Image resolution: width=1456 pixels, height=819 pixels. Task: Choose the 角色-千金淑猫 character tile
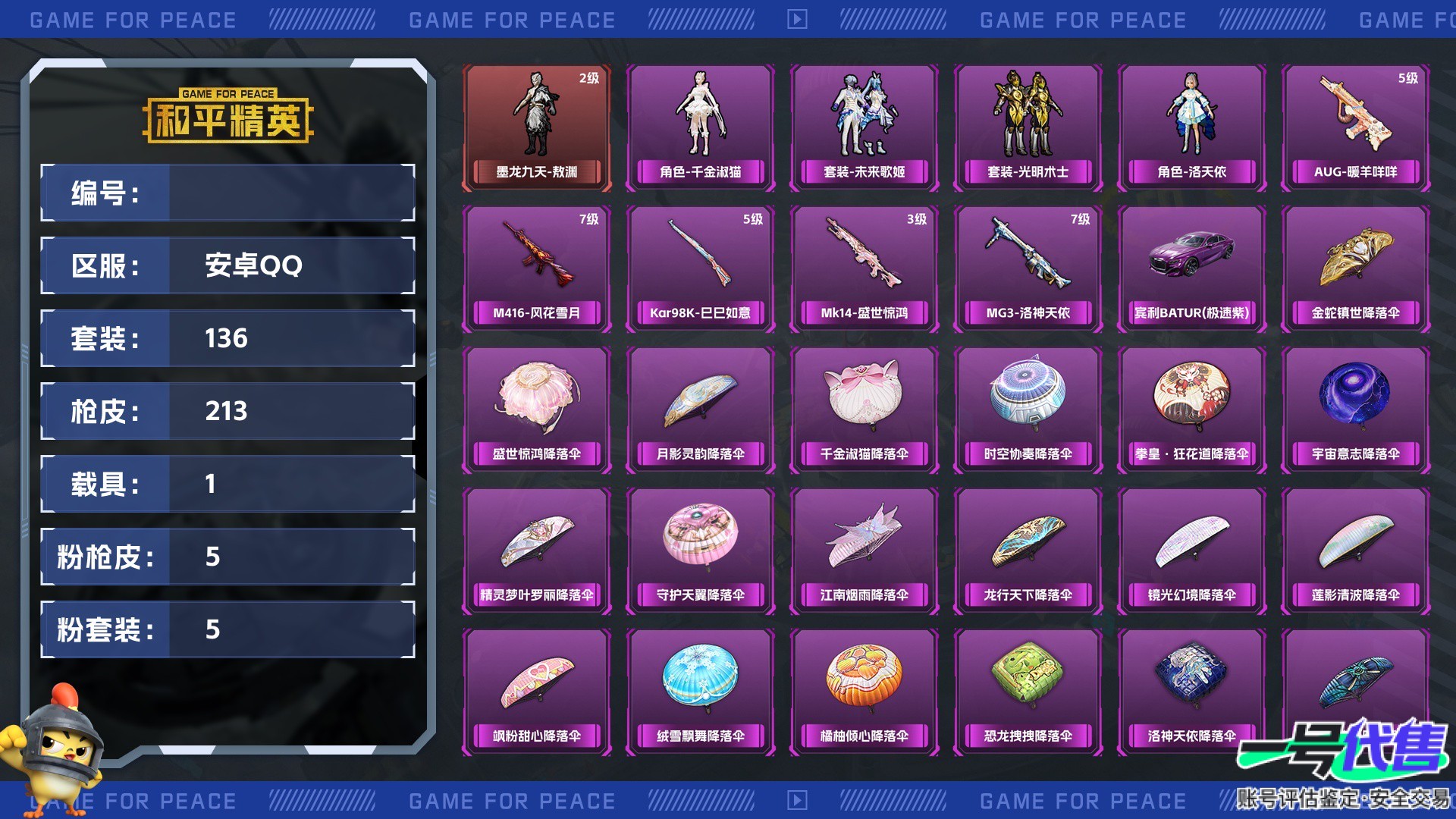(701, 127)
